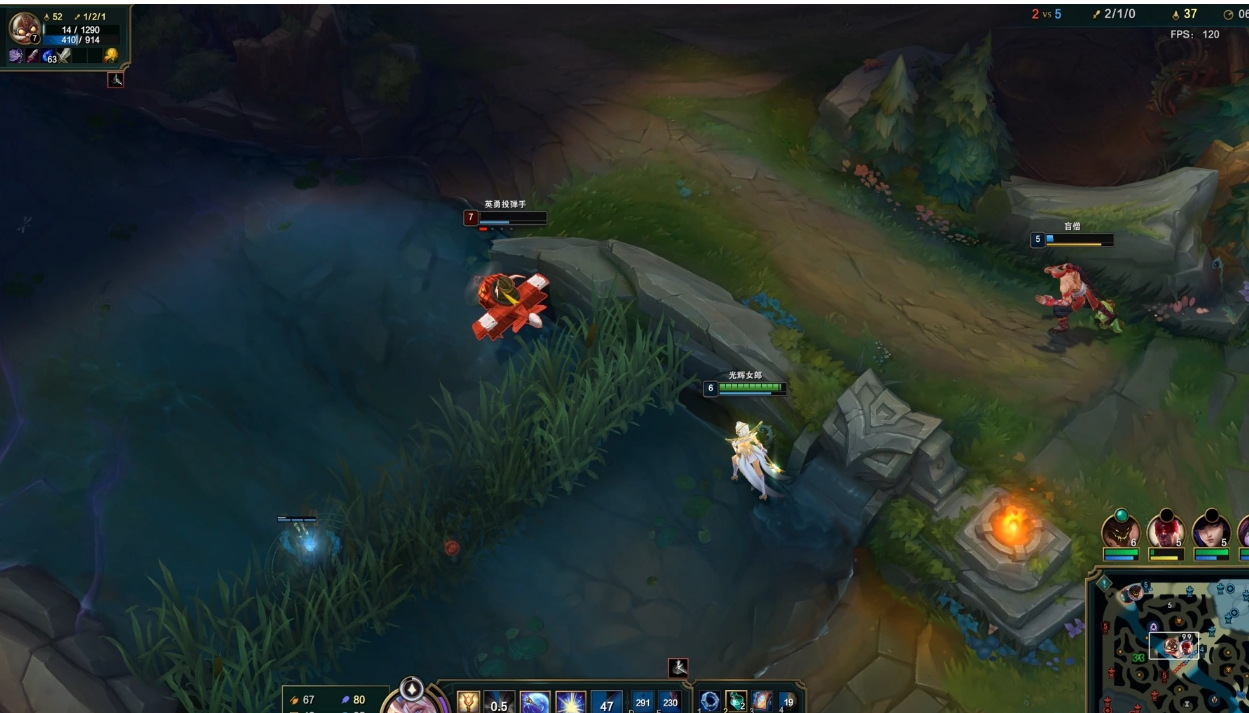Viewport: 1249px width, 713px height.
Task: Inspect the target's red dagger item
Action: (x=33, y=56)
